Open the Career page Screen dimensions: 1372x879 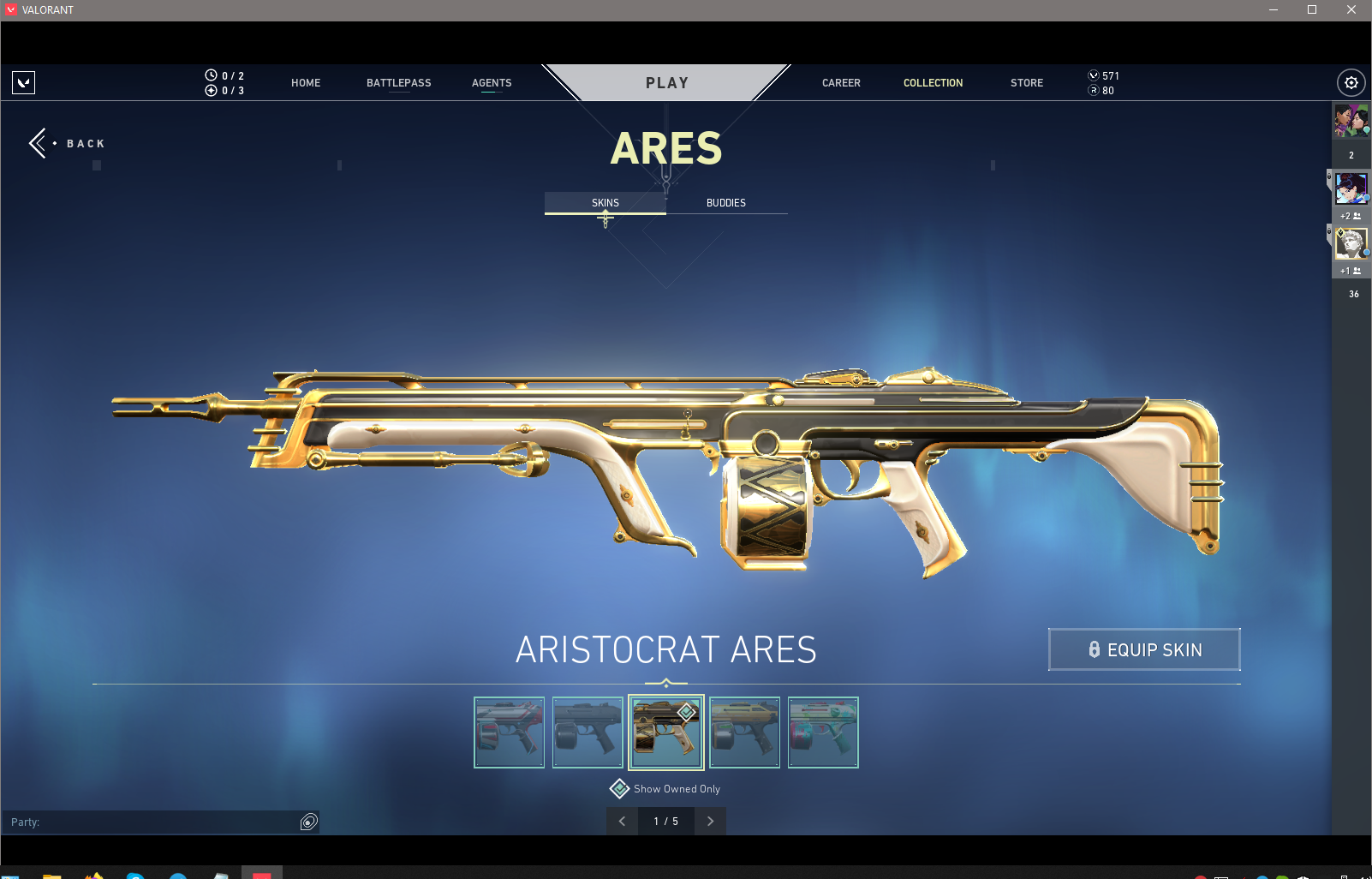(x=841, y=83)
